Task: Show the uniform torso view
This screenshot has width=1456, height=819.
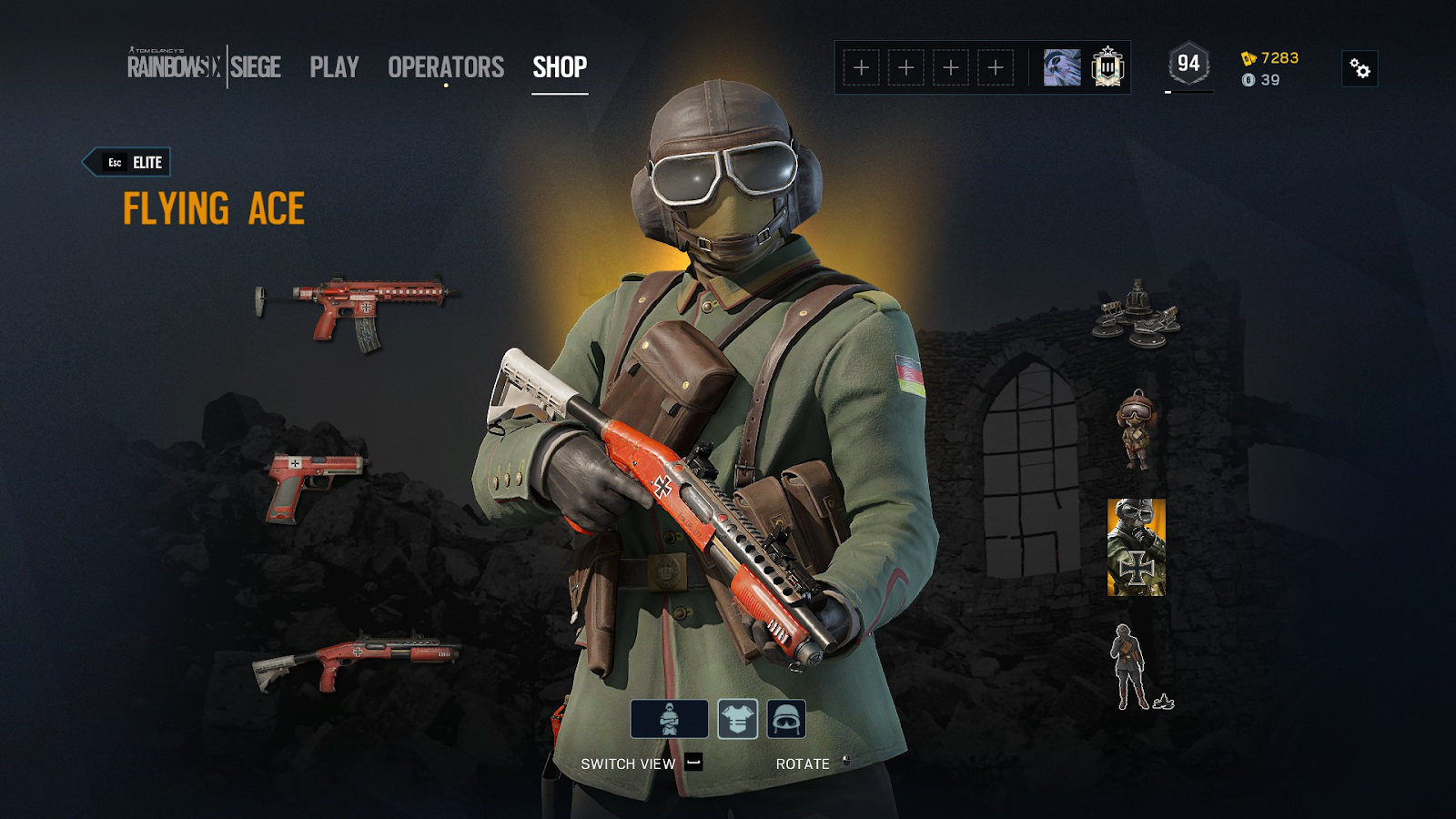Action: [x=737, y=719]
